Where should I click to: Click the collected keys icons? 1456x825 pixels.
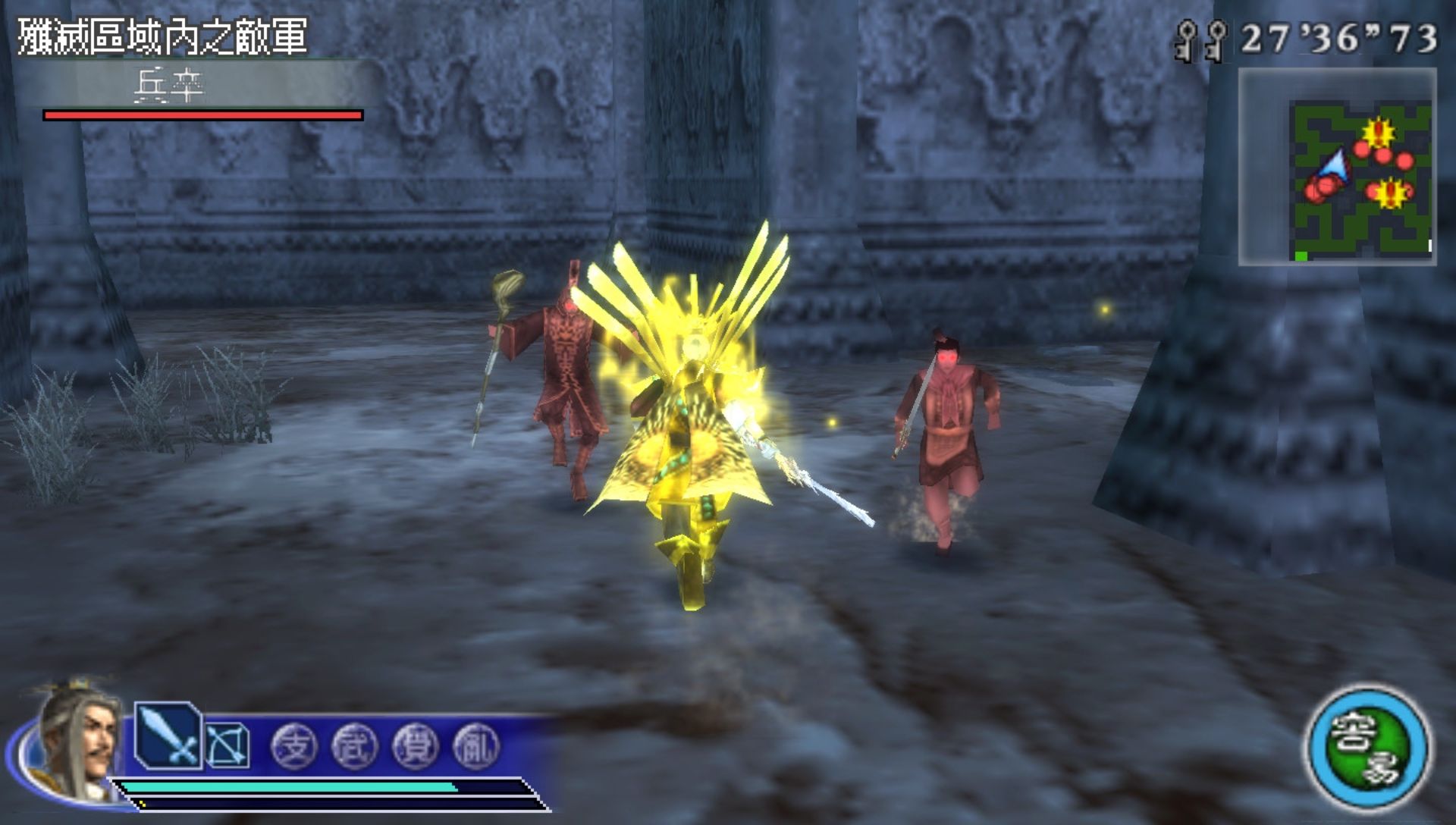pyautogui.click(x=1201, y=39)
